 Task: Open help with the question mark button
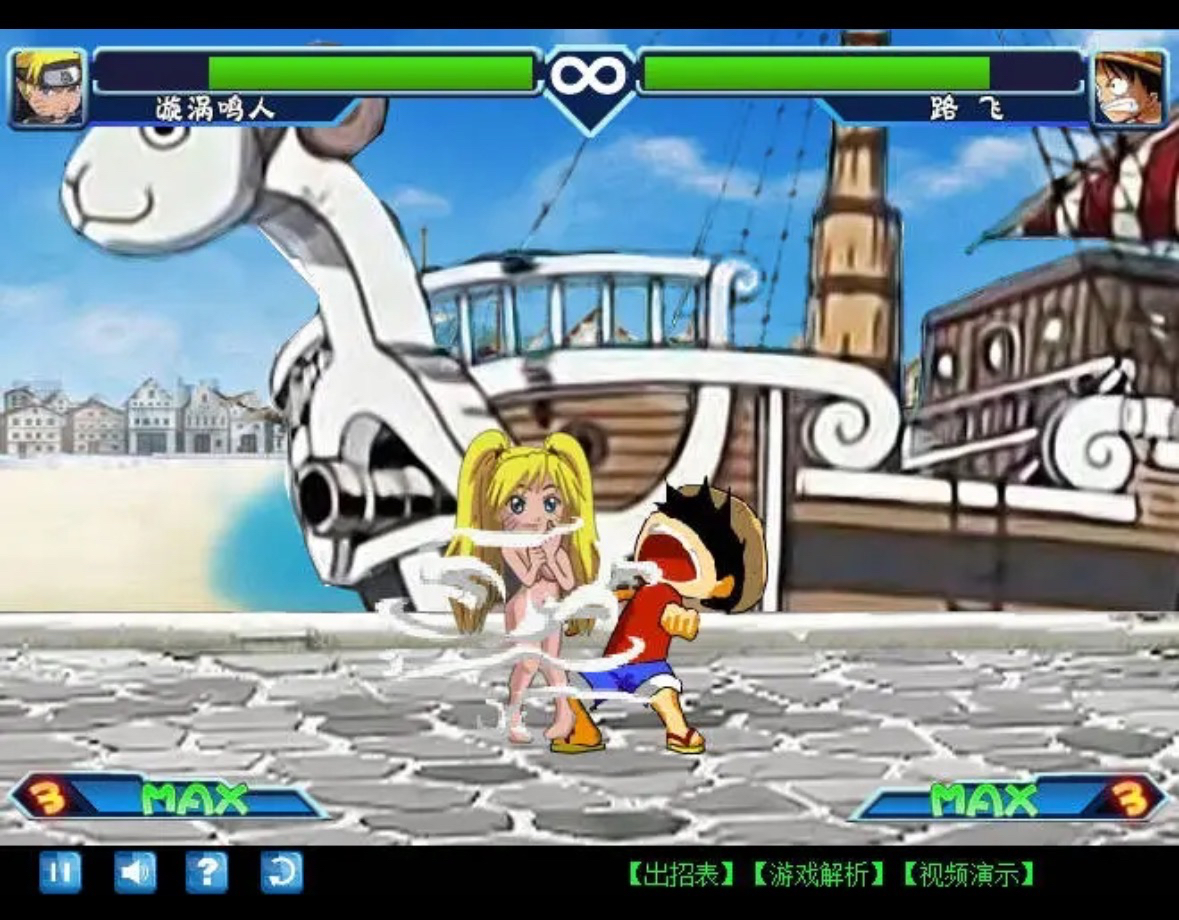(207, 873)
